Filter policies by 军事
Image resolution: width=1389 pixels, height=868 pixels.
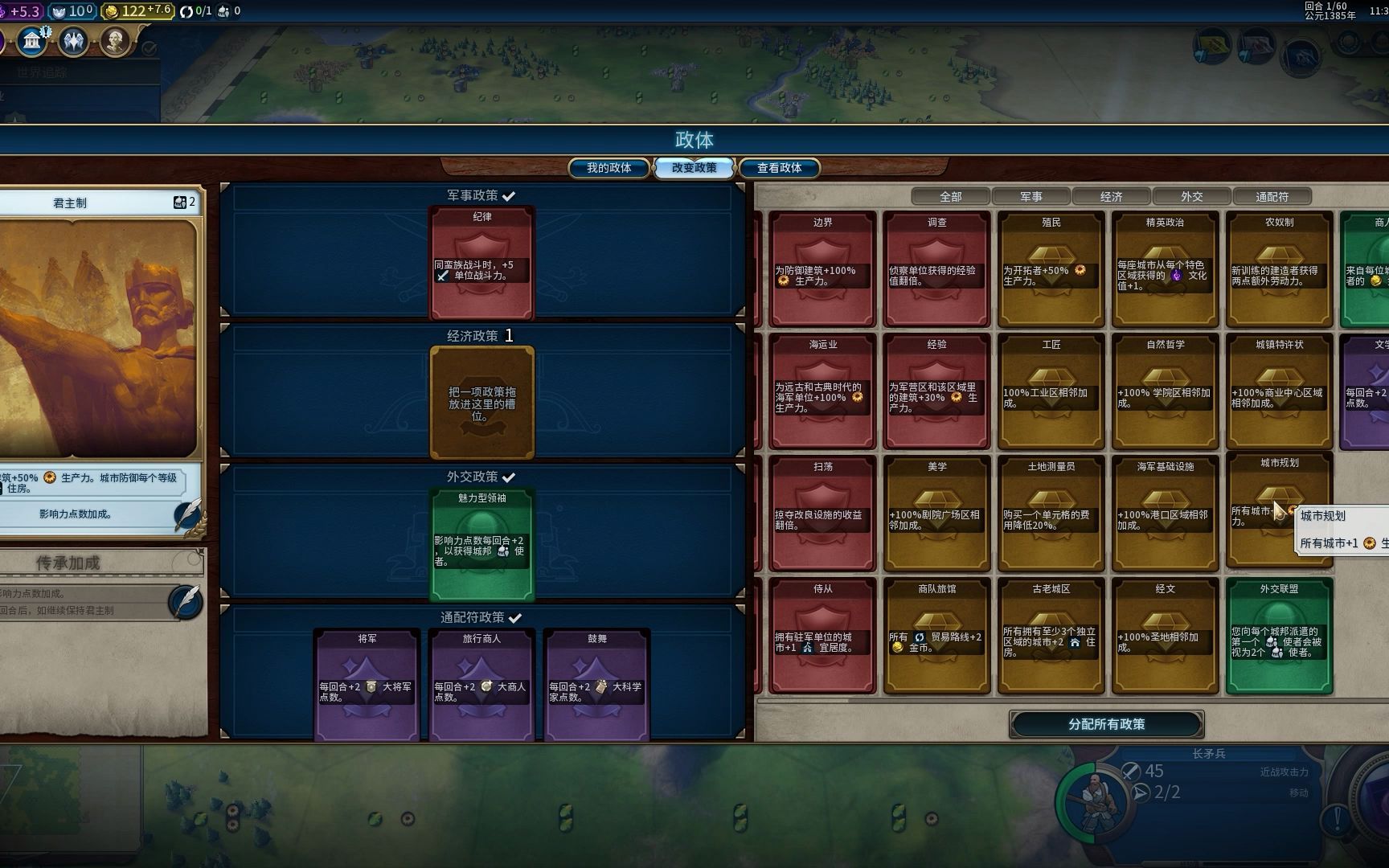tap(1030, 197)
